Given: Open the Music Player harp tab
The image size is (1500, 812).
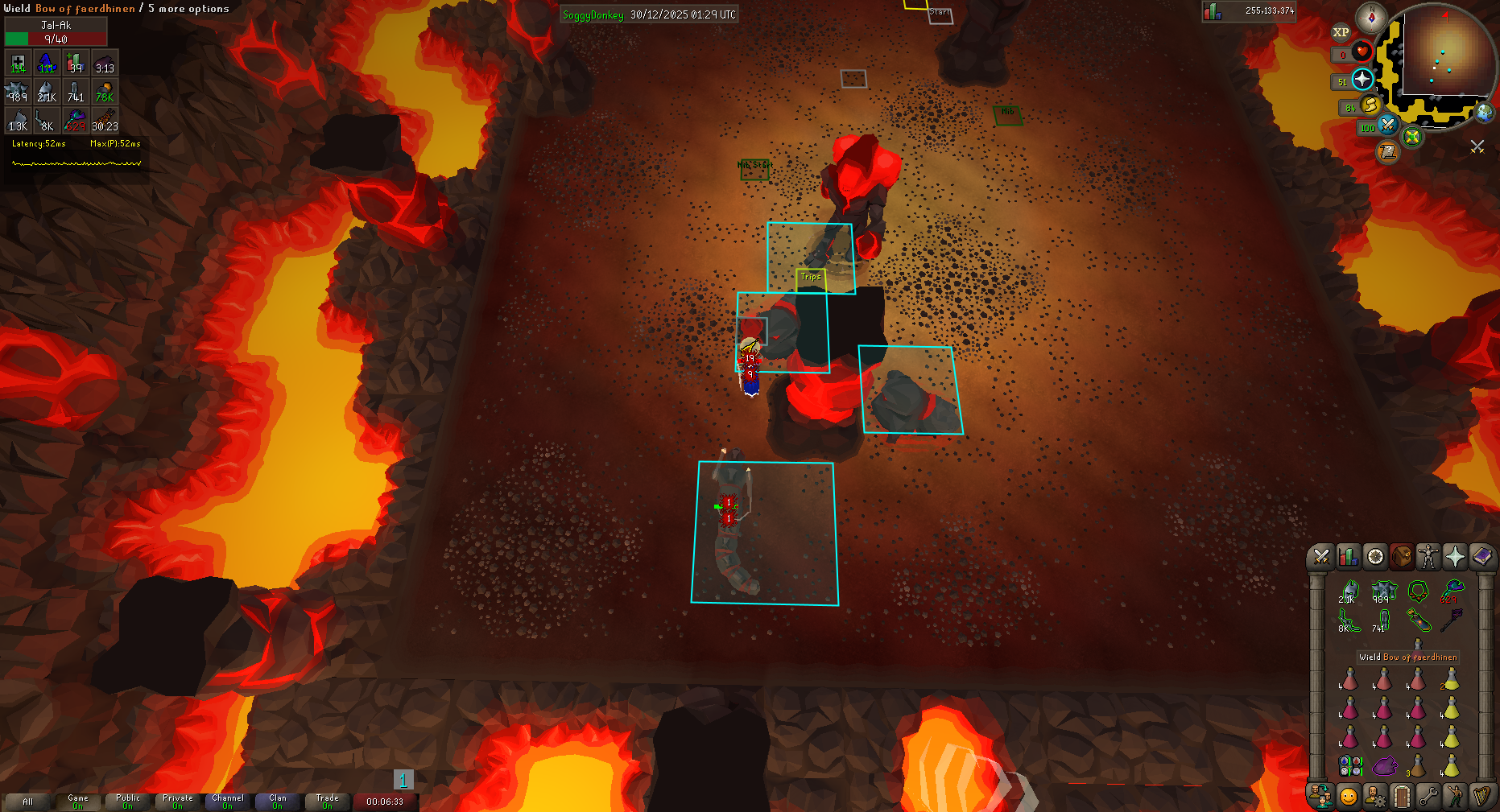Looking at the screenshot, I should tap(1481, 797).
